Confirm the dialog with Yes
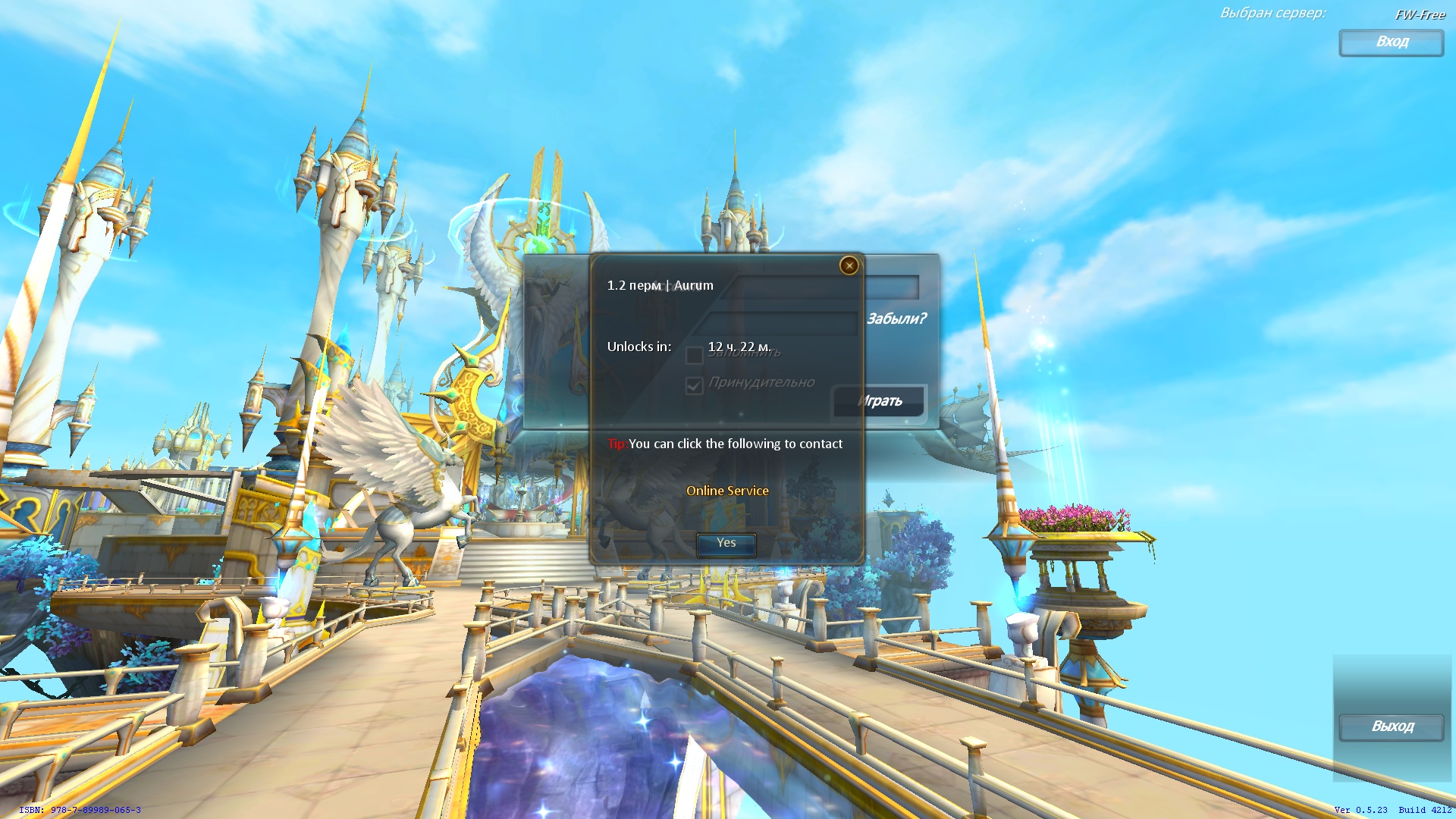1456x819 pixels. point(726,544)
